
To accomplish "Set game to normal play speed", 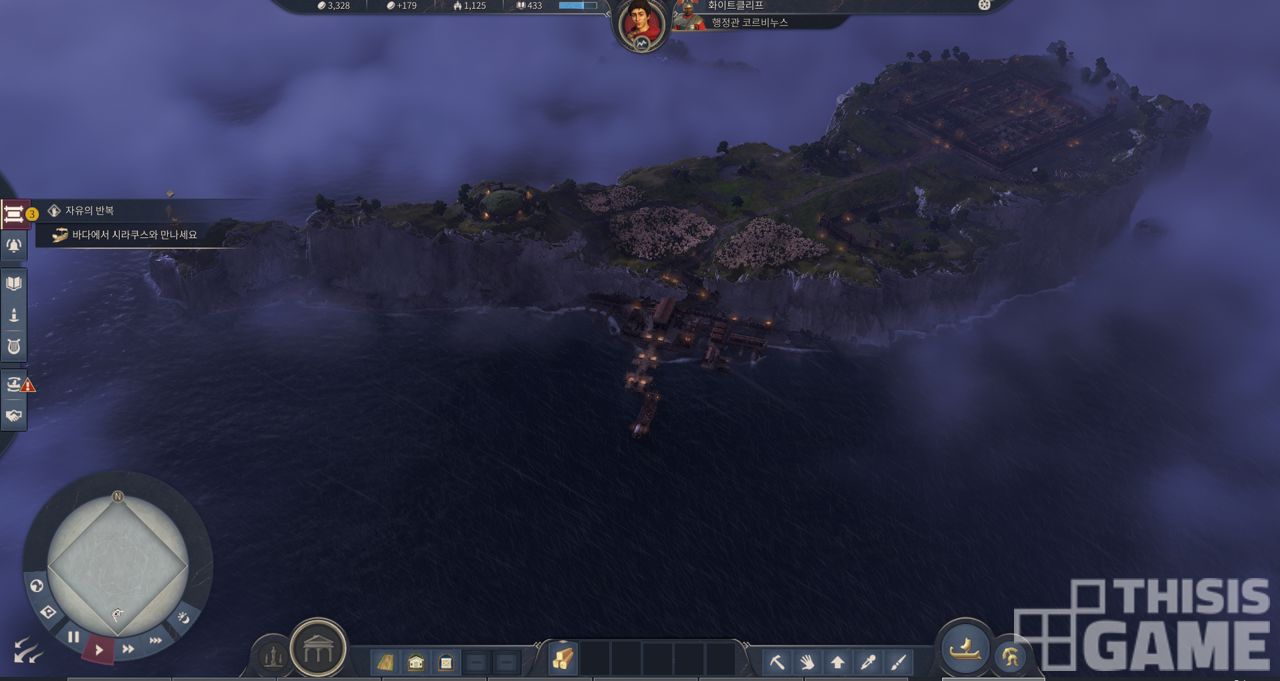I will tap(98, 649).
